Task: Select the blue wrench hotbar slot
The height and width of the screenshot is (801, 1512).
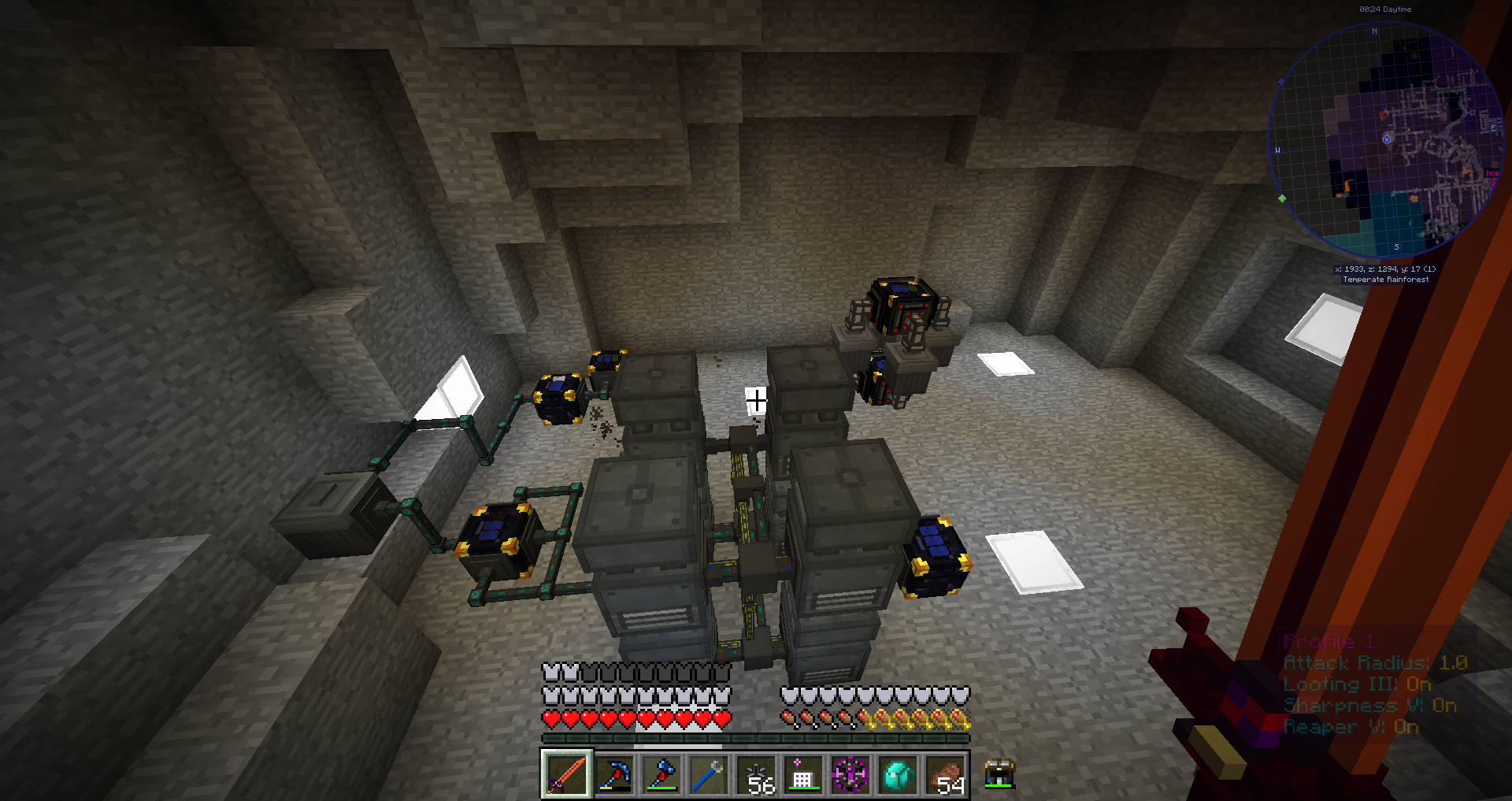Action: [708, 774]
